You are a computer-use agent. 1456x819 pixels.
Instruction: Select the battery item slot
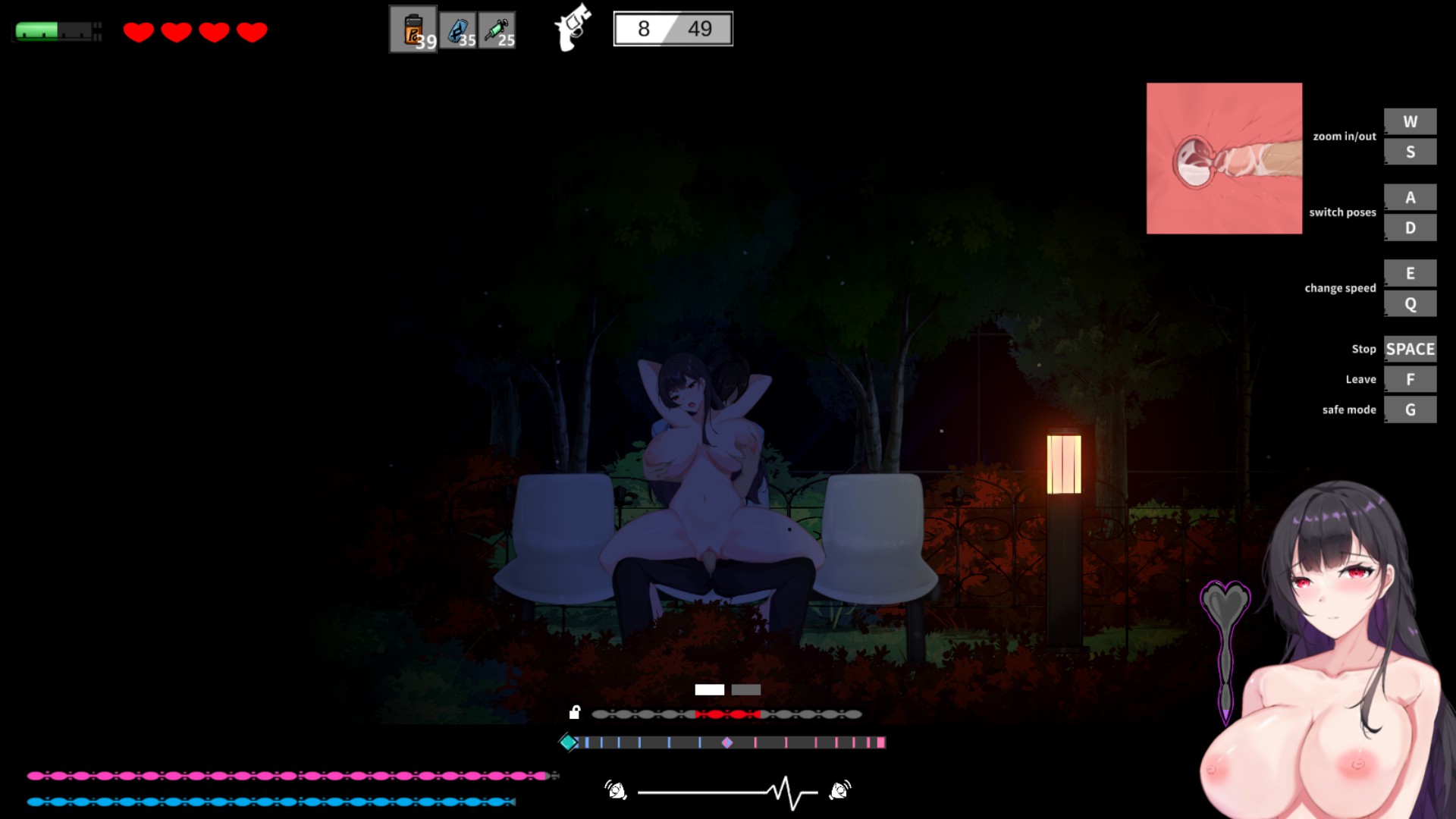point(413,30)
